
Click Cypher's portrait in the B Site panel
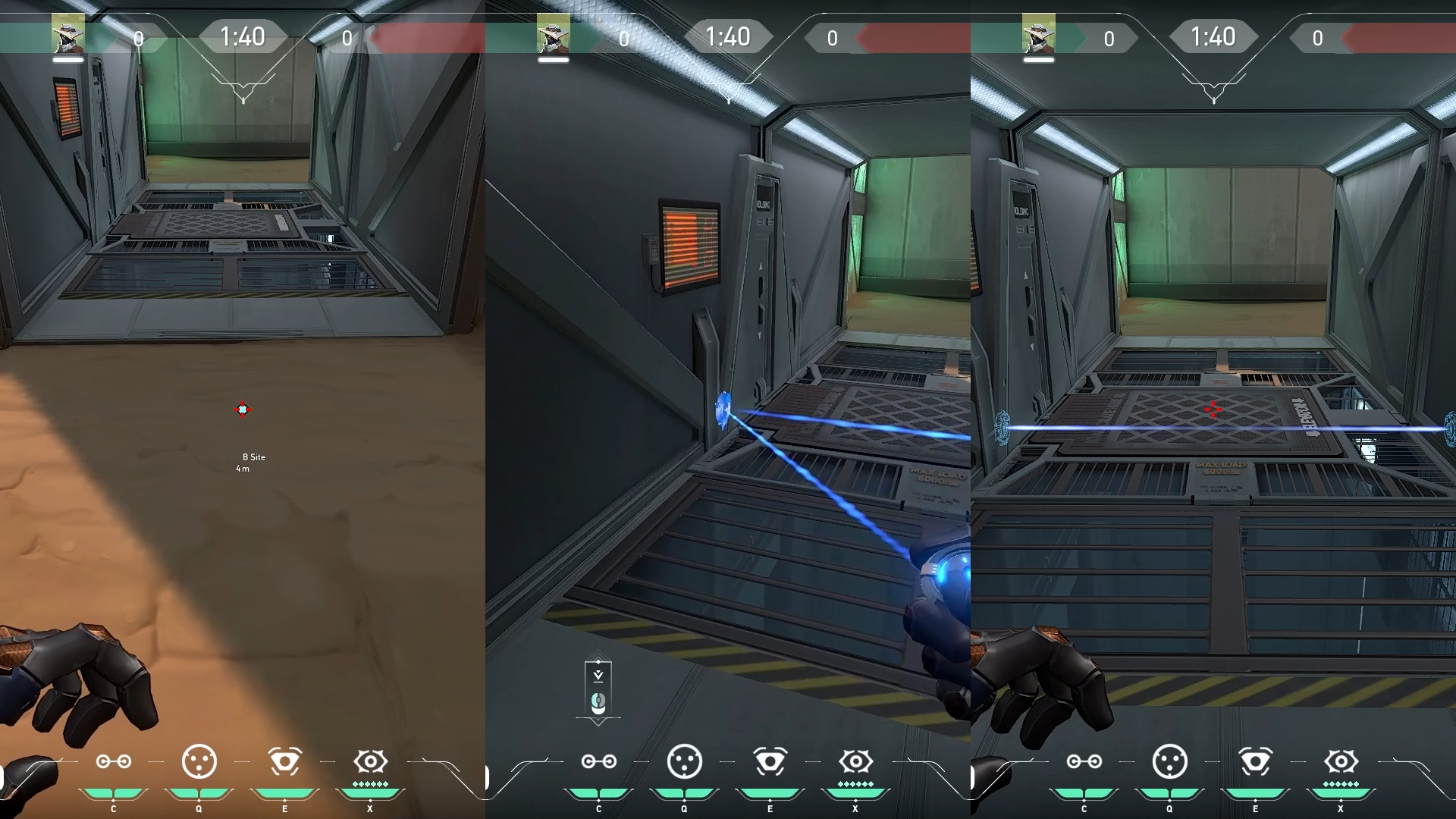(x=67, y=35)
